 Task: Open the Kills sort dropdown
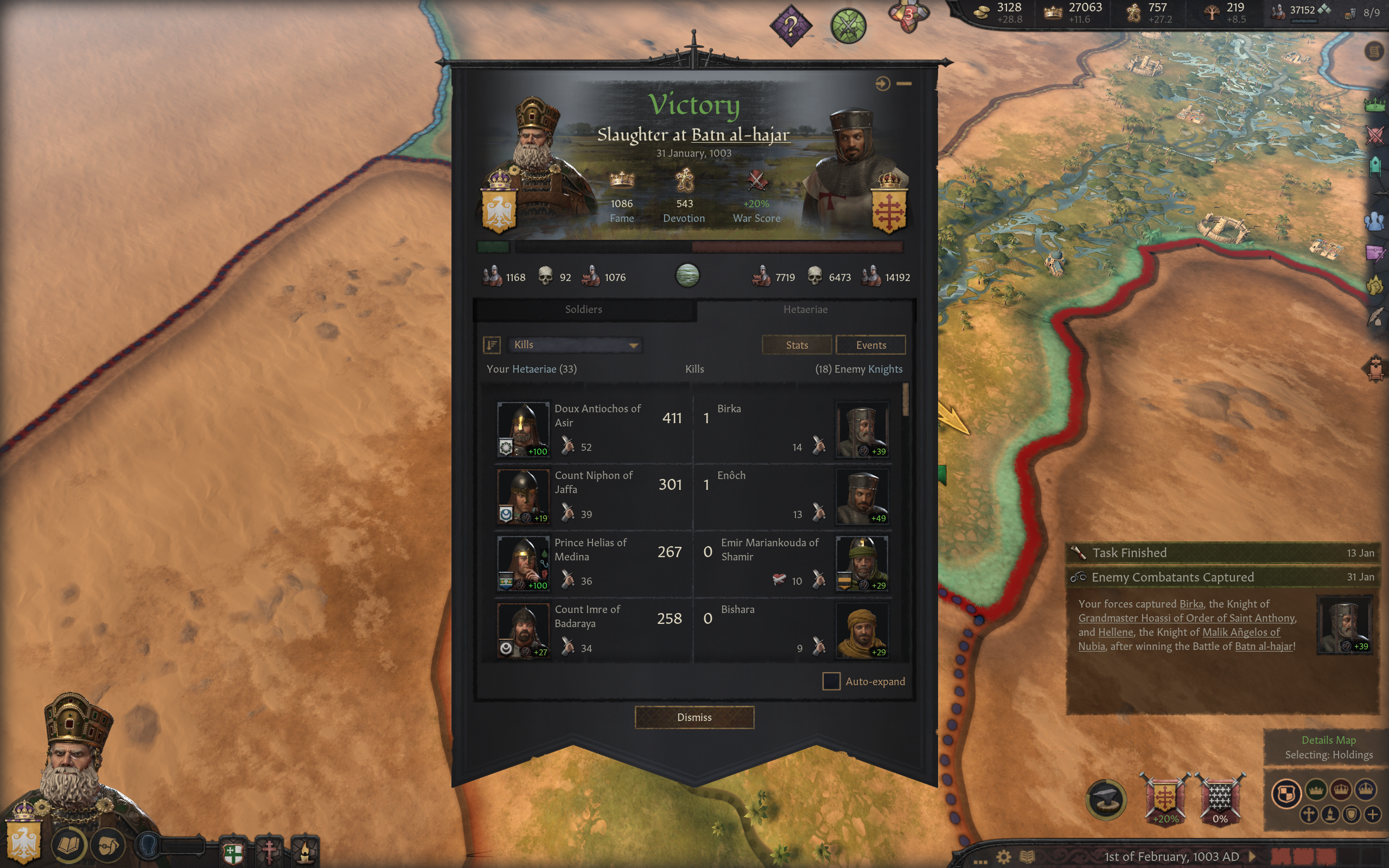[x=575, y=344]
